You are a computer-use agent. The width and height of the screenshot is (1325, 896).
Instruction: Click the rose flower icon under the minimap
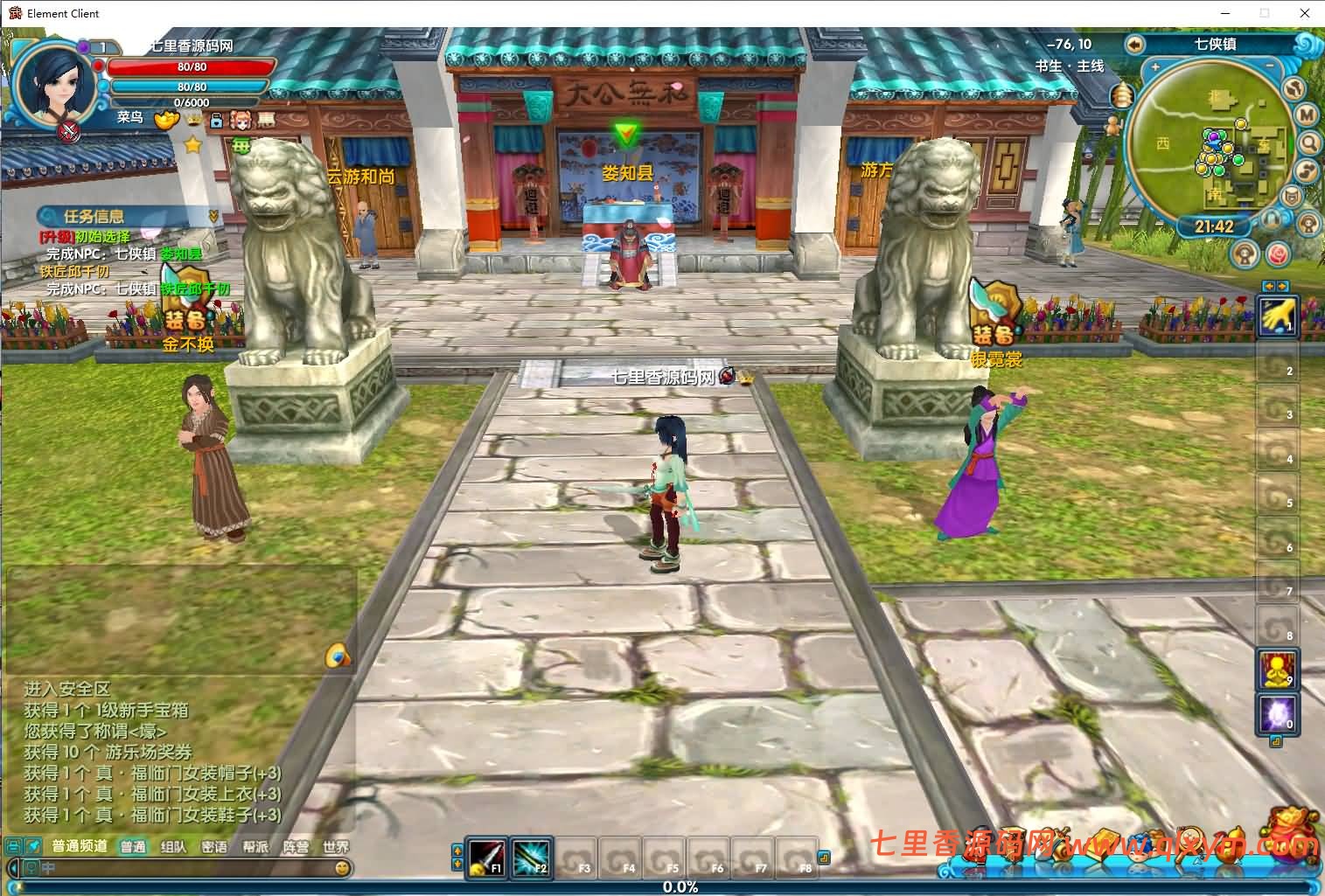click(x=1279, y=254)
